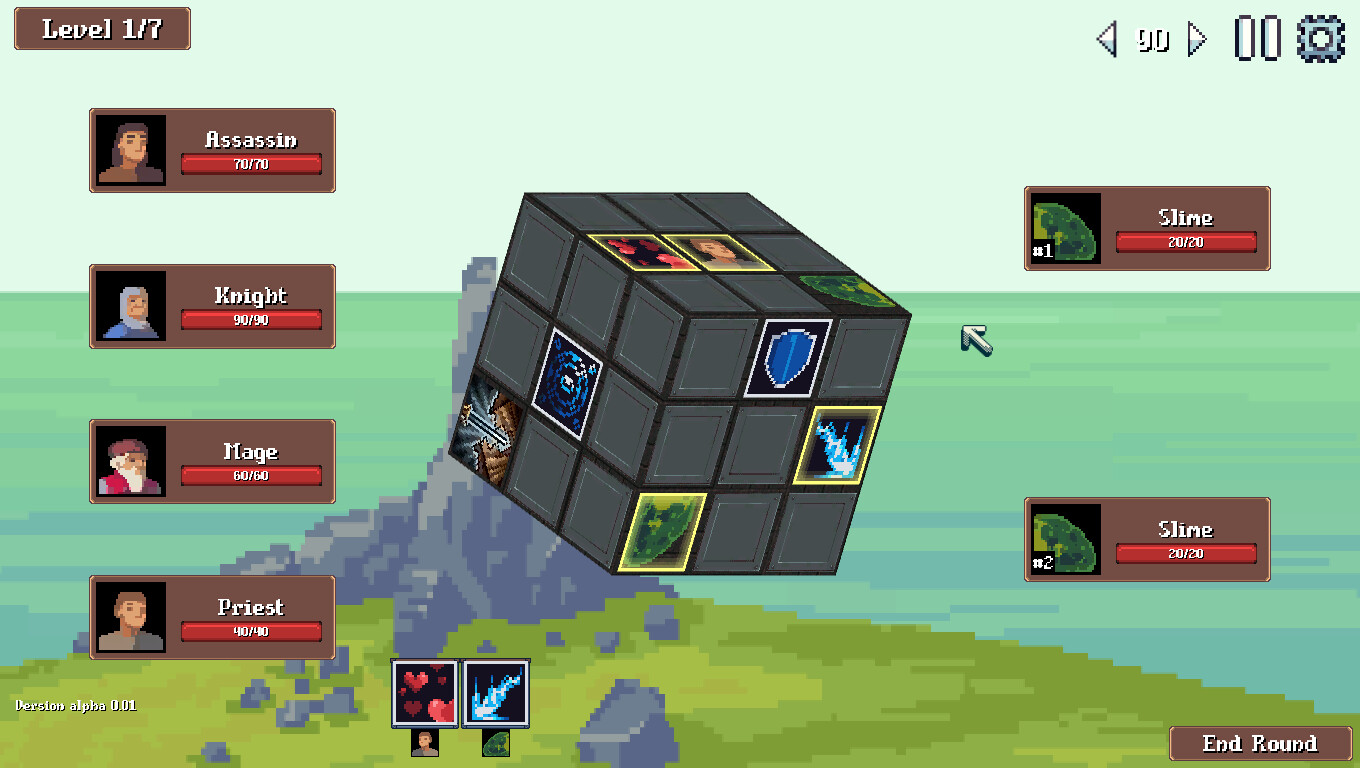The width and height of the screenshot is (1360, 768).
Task: Click the Level 1/7 badge
Action: (x=101, y=29)
